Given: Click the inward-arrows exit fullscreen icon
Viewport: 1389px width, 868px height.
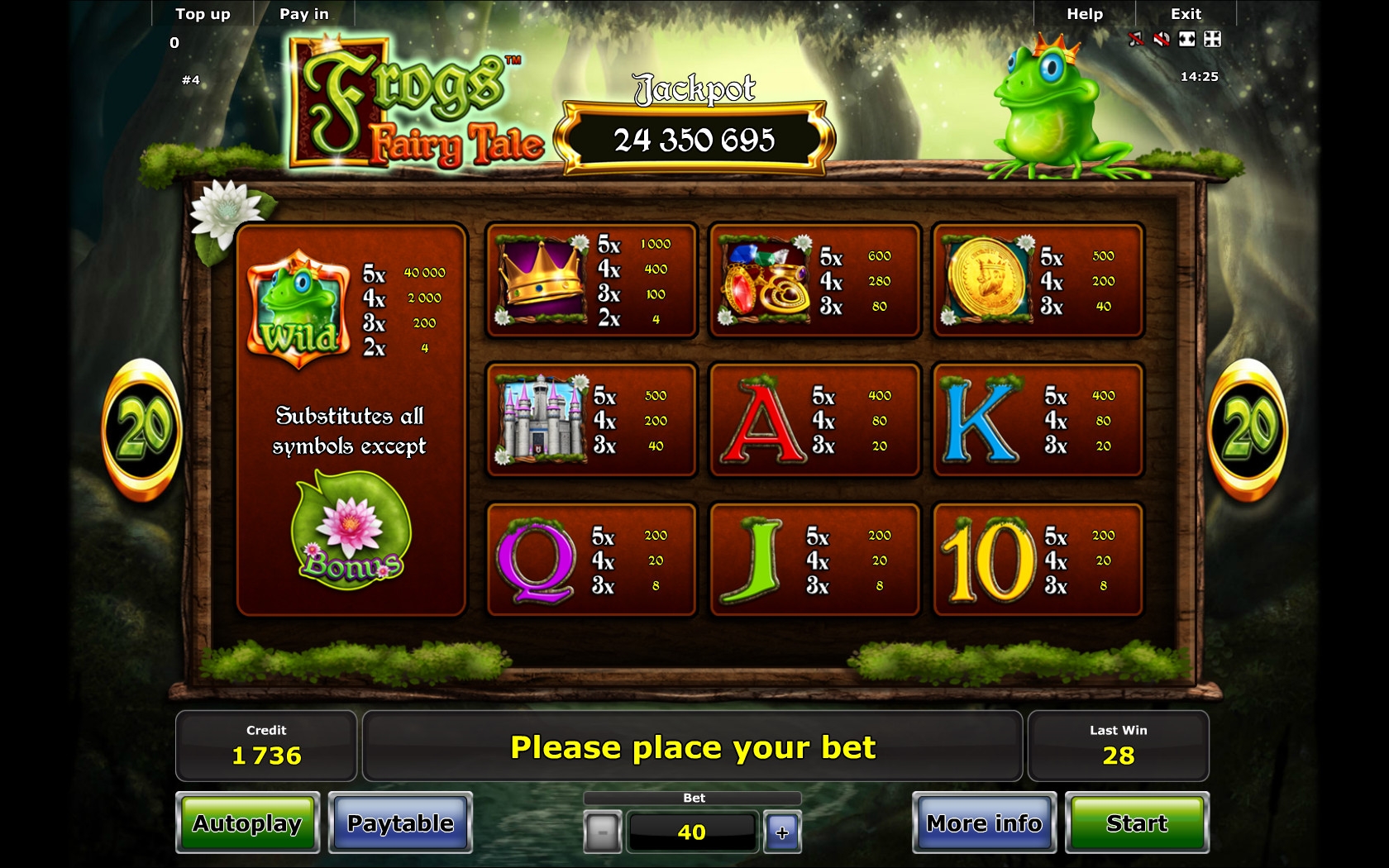Looking at the screenshot, I should coord(1212,39).
